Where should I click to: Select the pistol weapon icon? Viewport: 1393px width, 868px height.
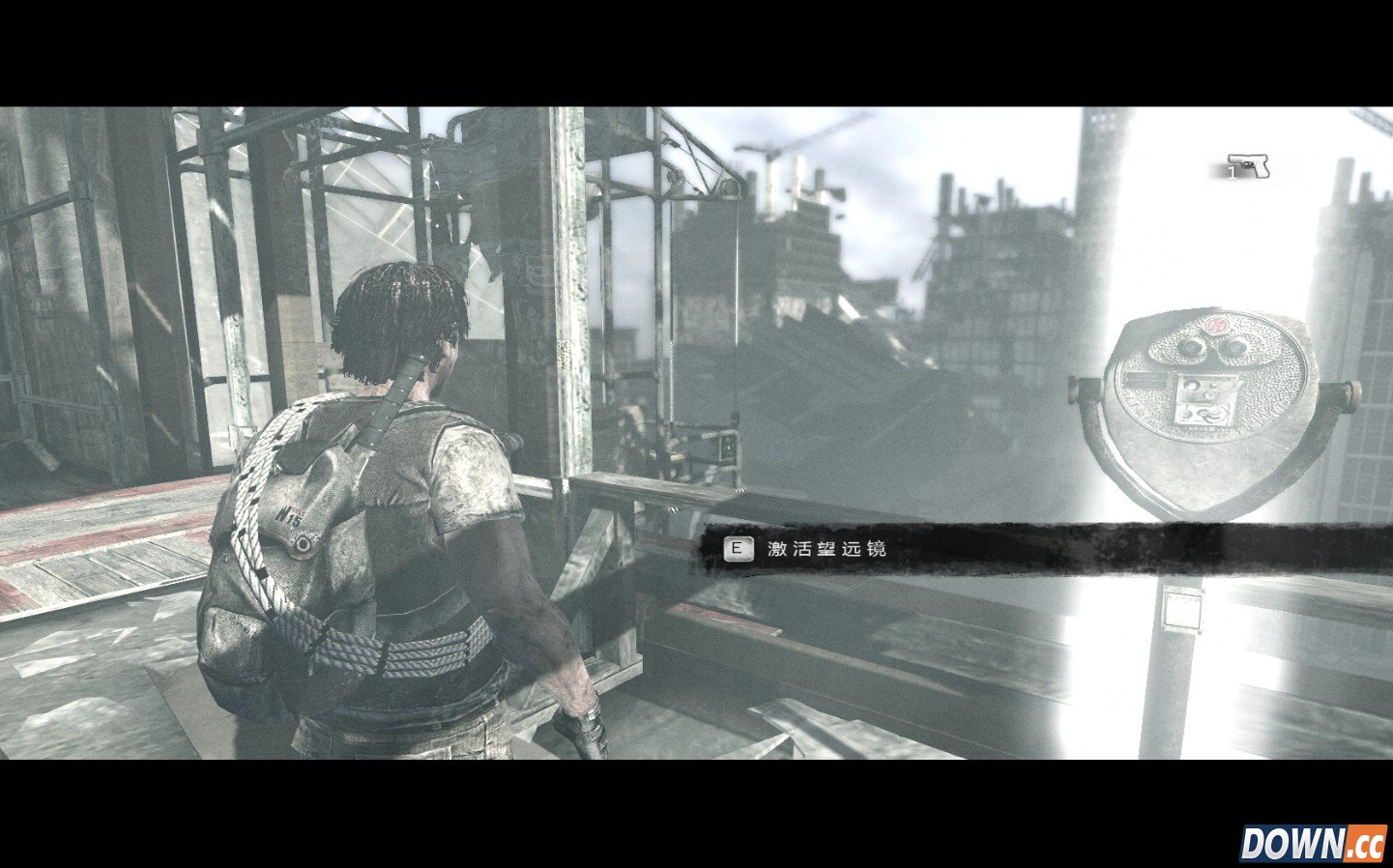(1249, 166)
